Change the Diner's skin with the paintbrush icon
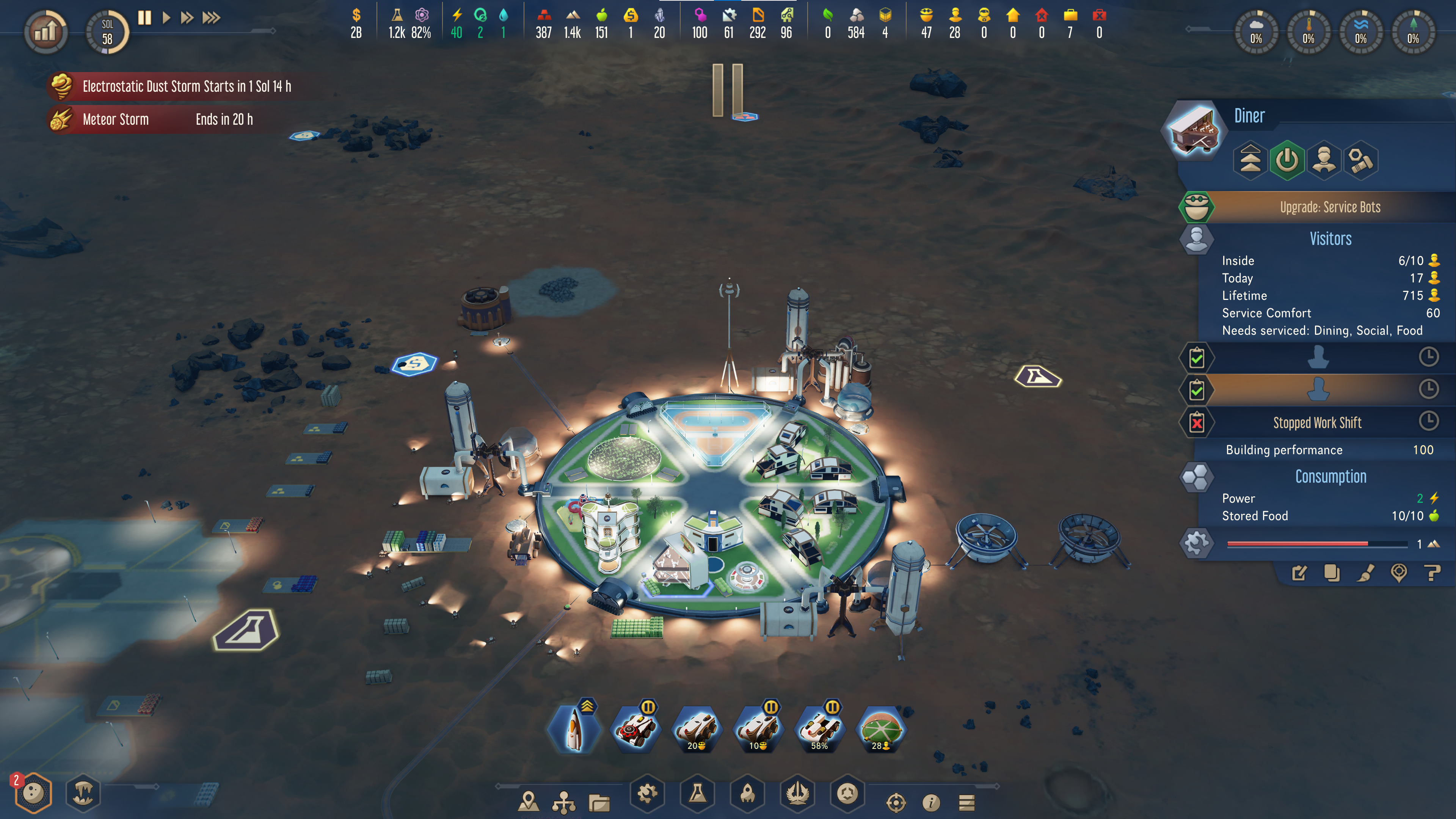The height and width of the screenshot is (819, 1456). 1365,573
